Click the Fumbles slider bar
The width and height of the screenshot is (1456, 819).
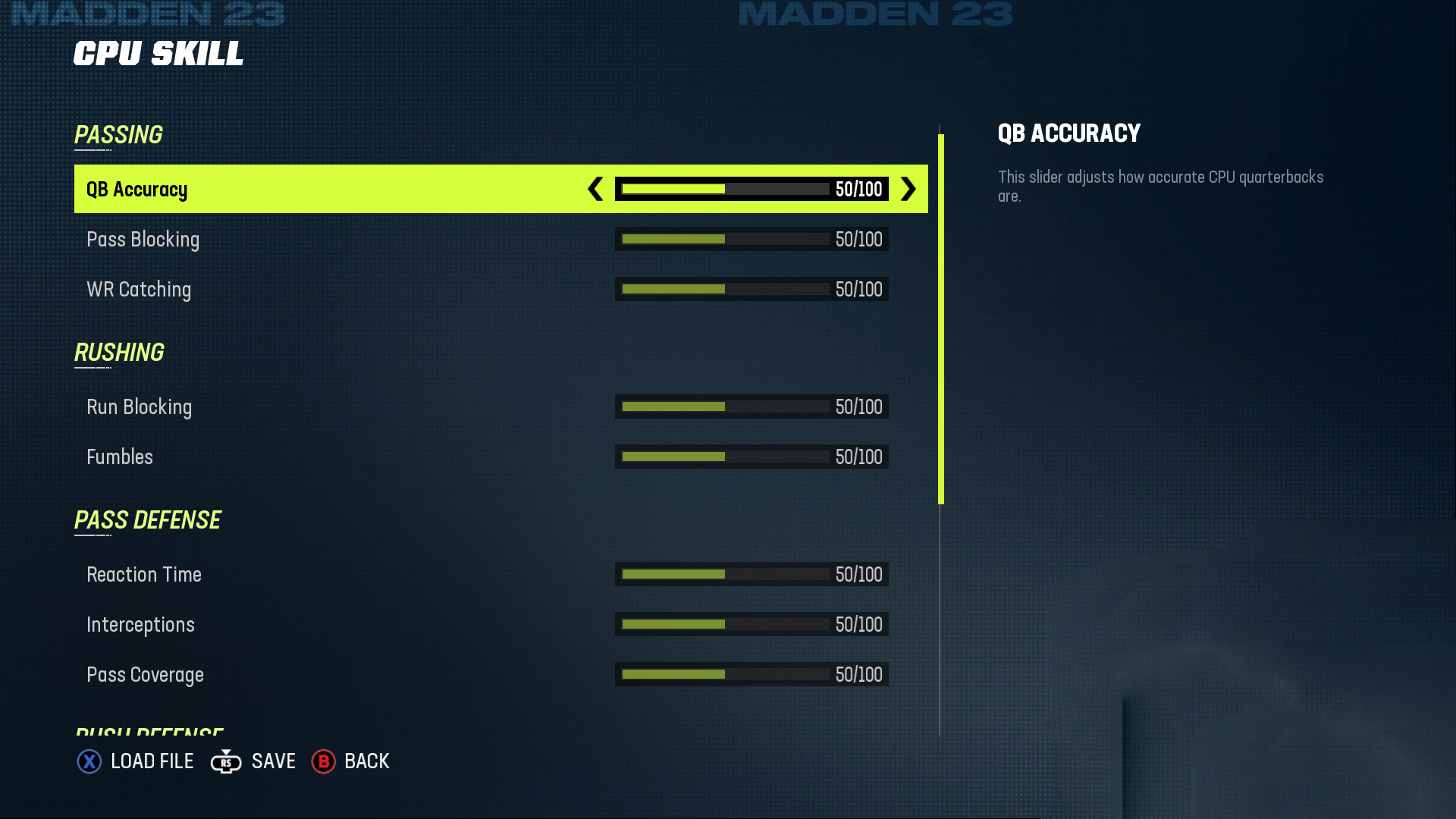[x=725, y=457]
